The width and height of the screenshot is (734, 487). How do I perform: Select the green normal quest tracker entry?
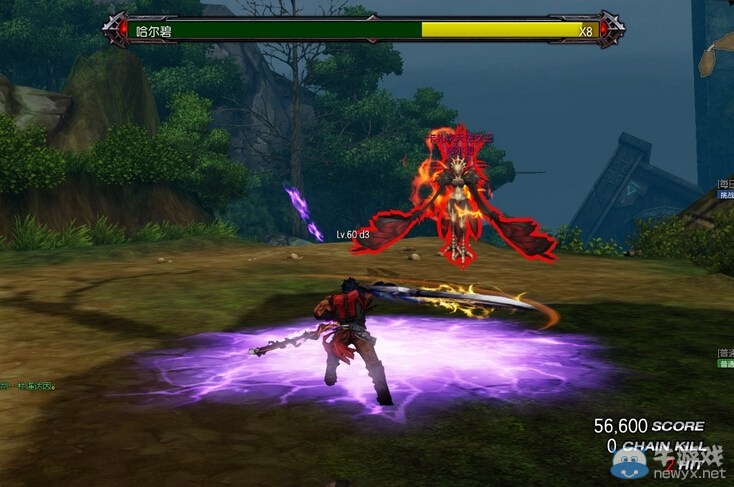tap(726, 364)
